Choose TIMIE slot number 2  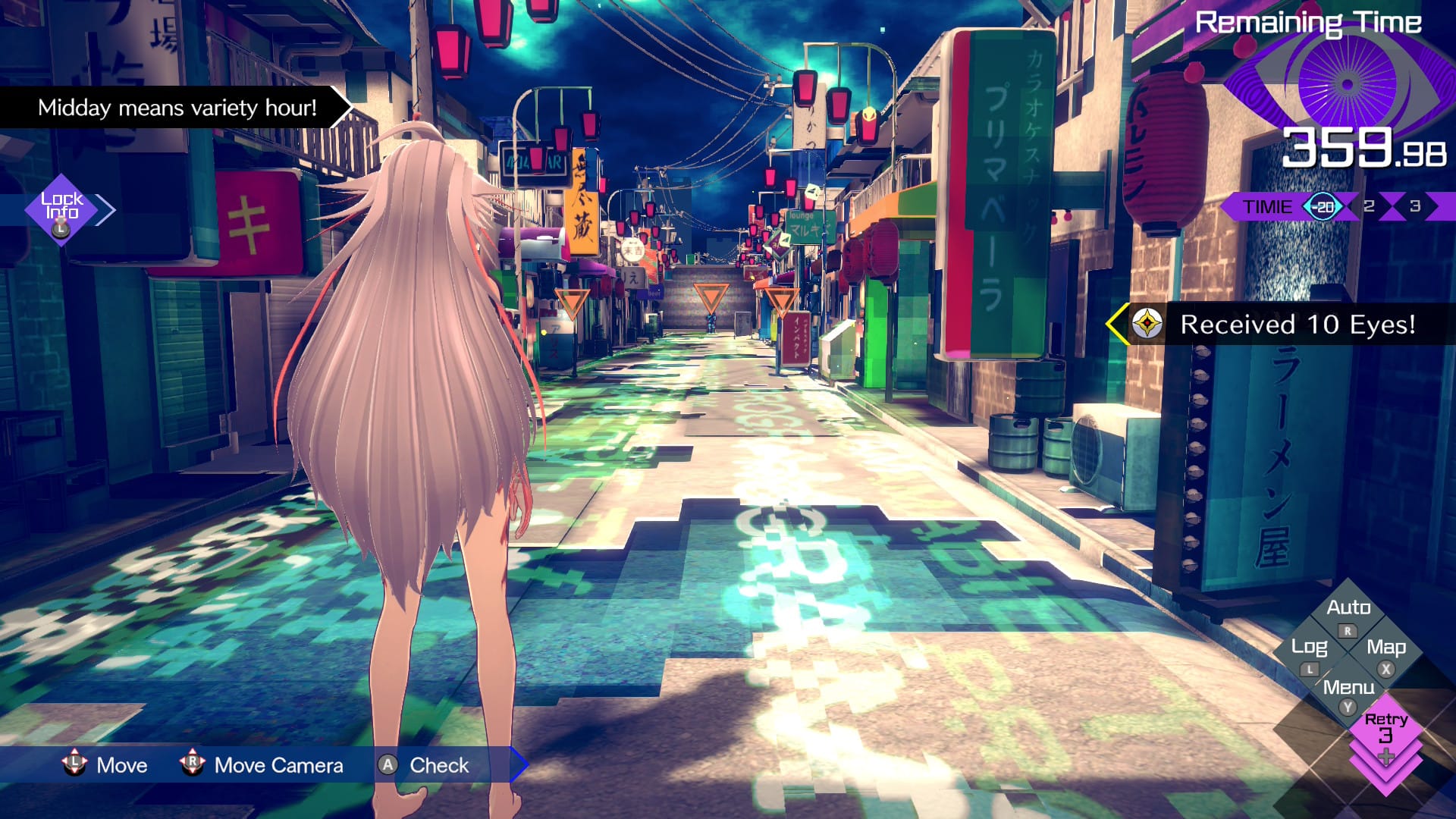click(1369, 206)
